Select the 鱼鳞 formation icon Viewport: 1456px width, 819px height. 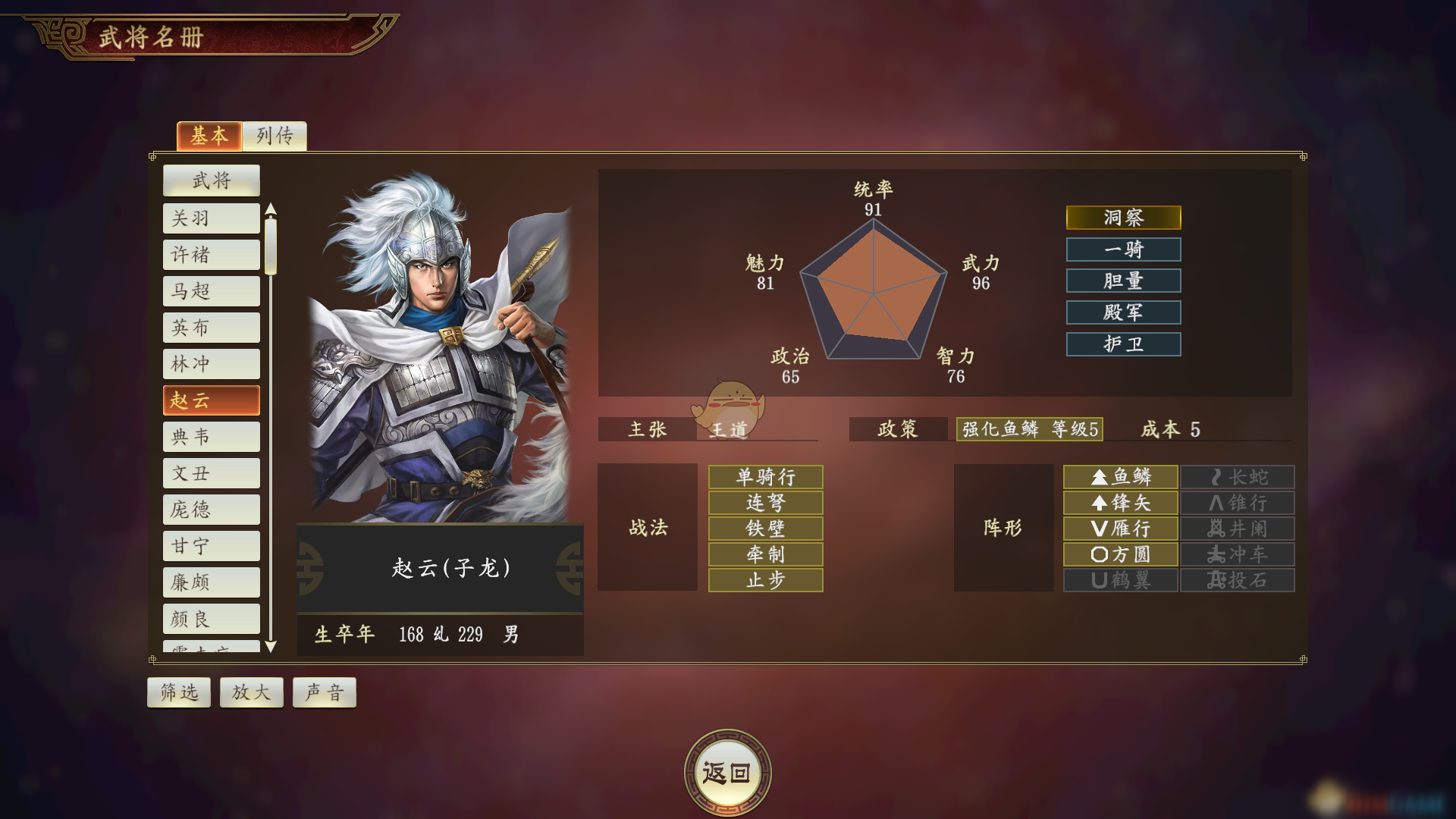point(1121,476)
